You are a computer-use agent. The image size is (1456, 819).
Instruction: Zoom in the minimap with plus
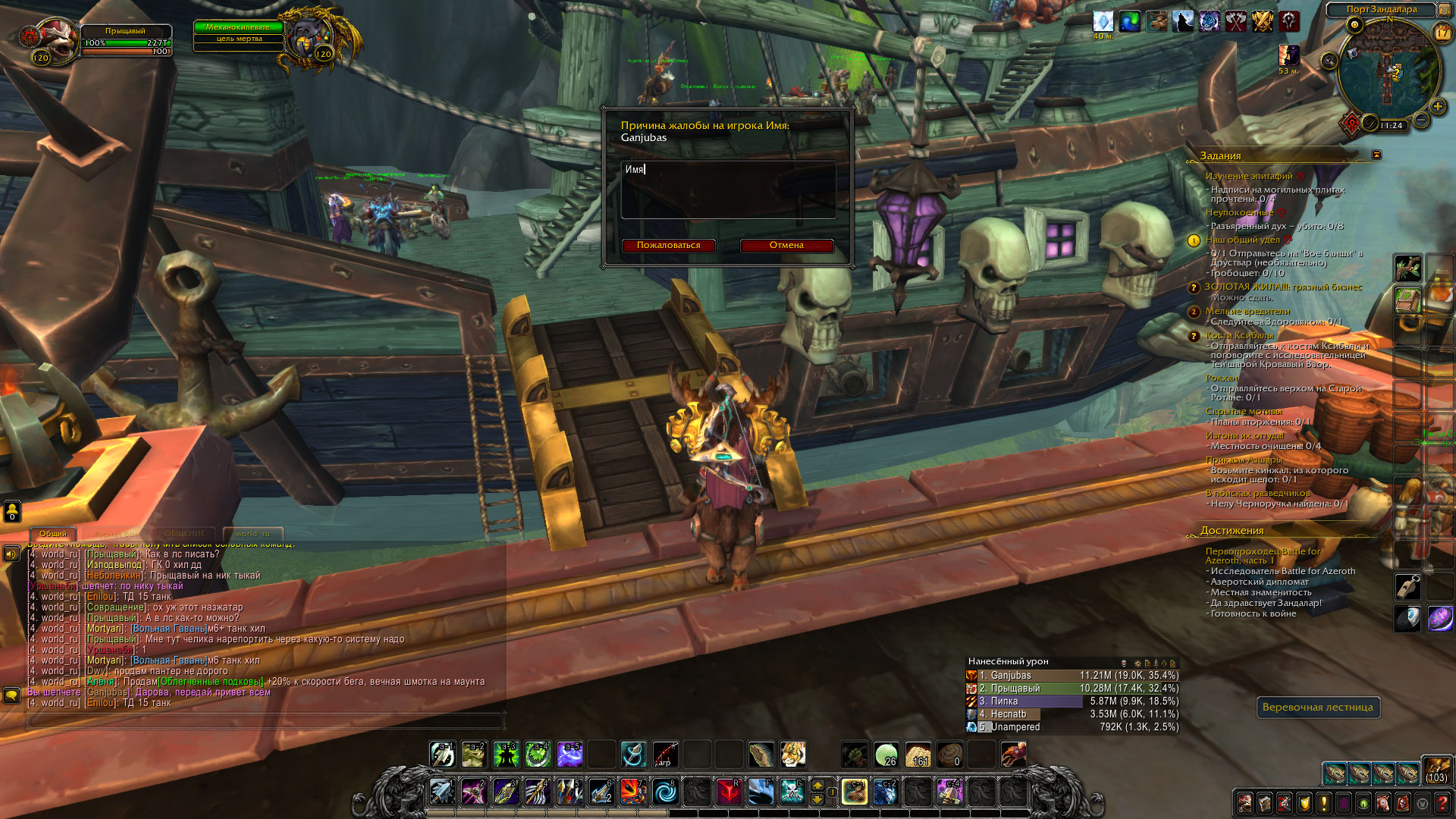[1437, 106]
